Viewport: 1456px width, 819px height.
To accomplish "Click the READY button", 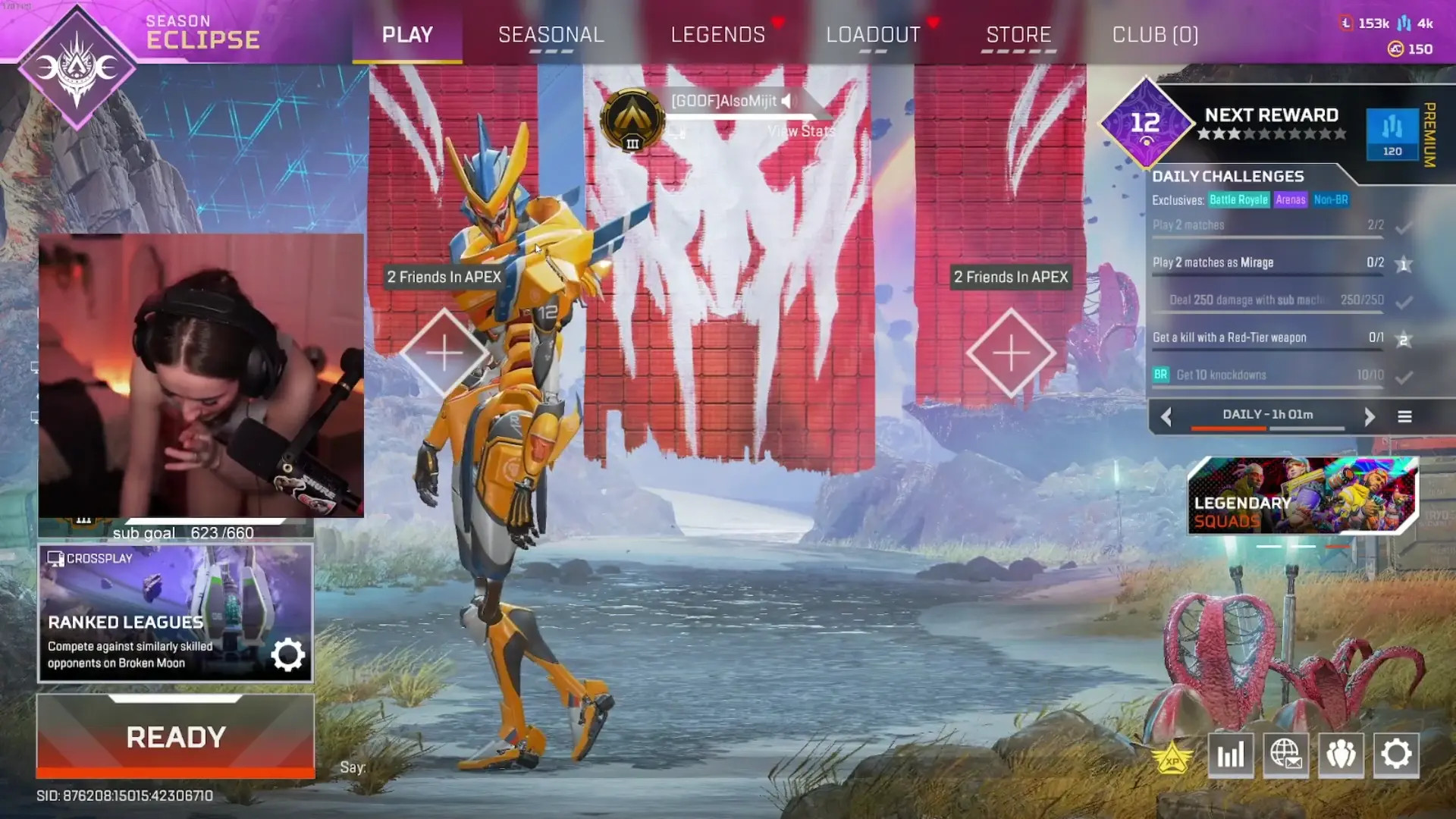I will pyautogui.click(x=175, y=736).
